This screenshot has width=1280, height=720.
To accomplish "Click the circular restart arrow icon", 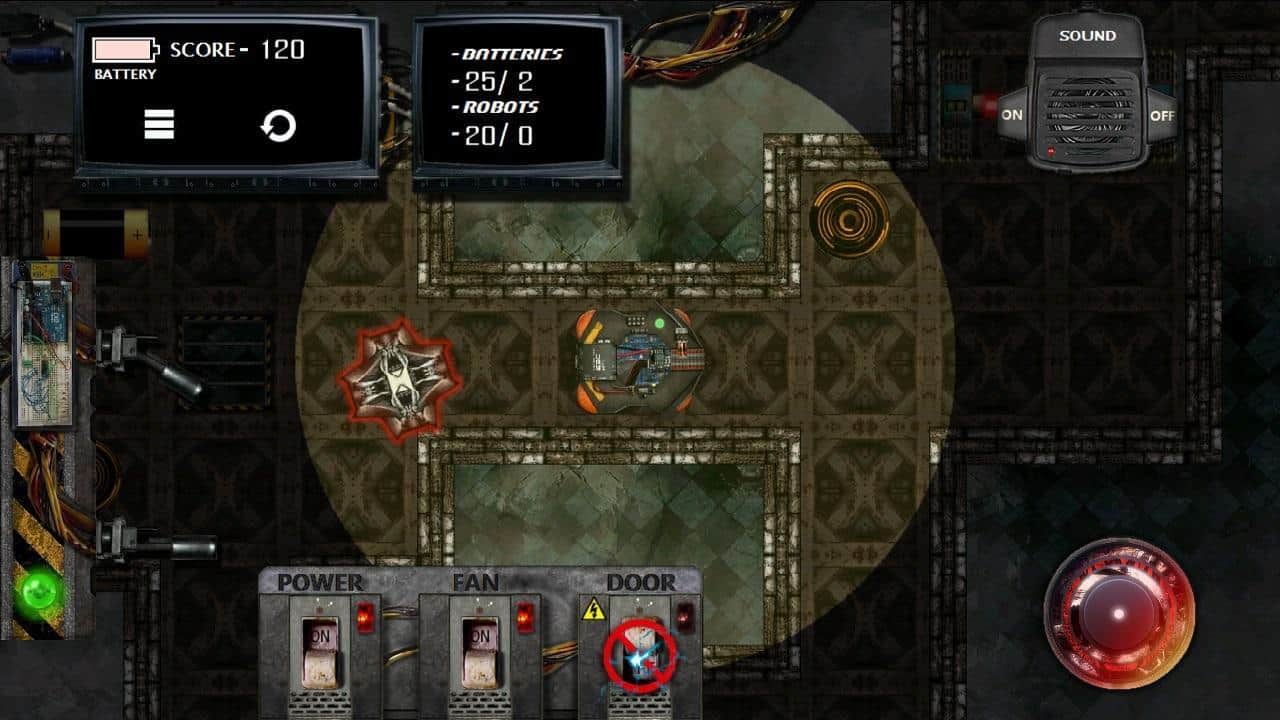I will click(x=278, y=126).
